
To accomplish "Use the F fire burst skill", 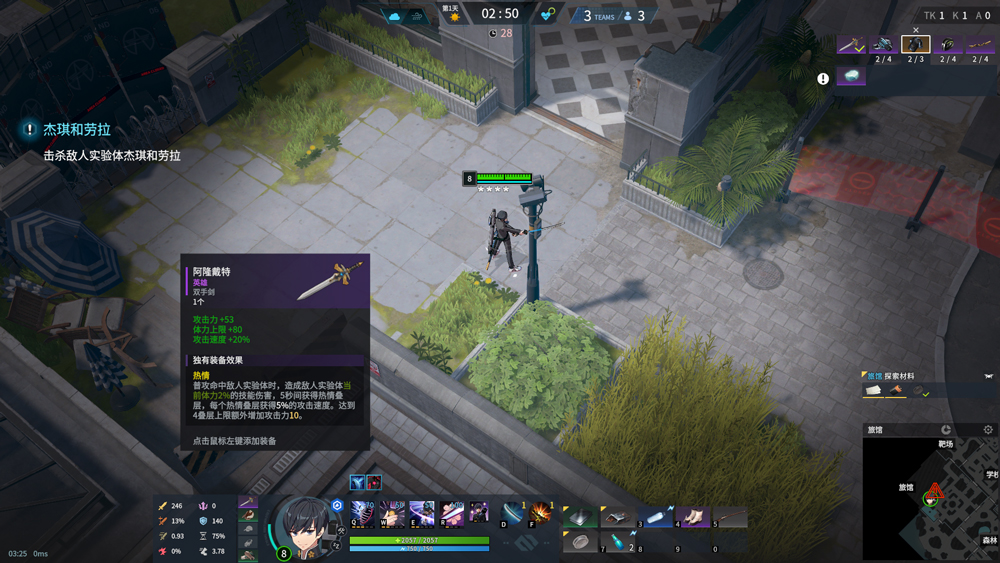I will pyautogui.click(x=541, y=514).
